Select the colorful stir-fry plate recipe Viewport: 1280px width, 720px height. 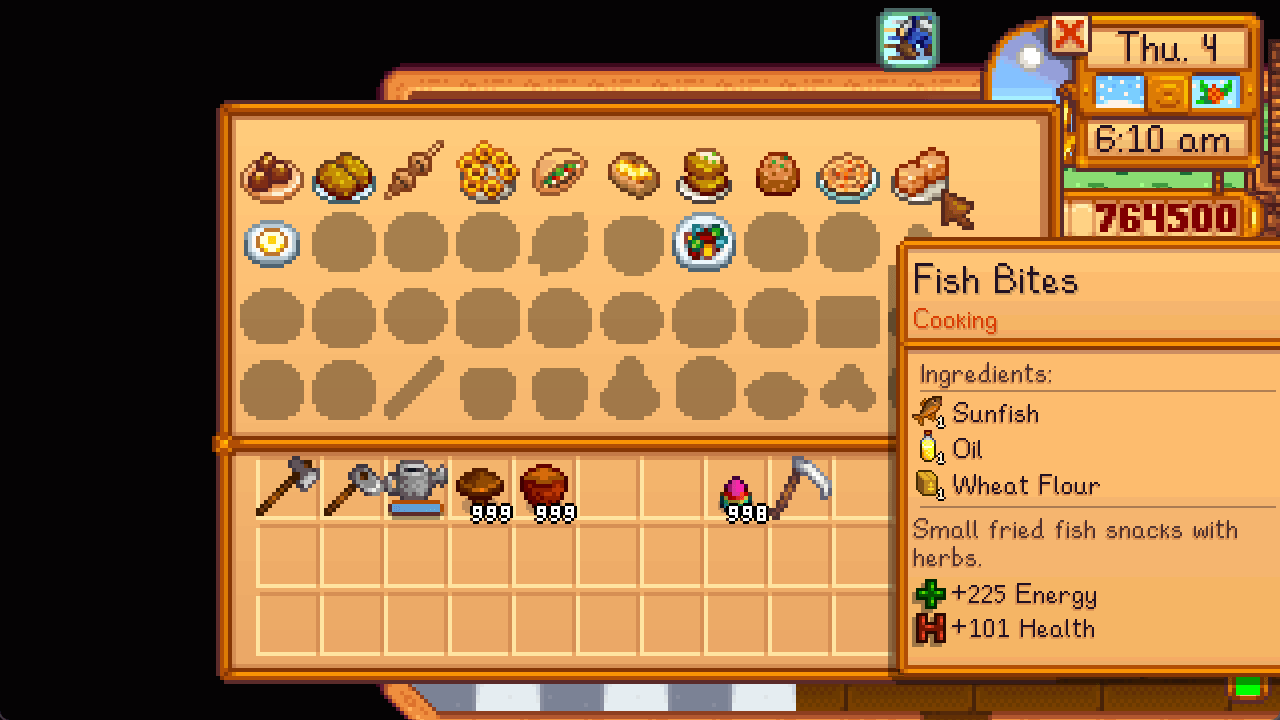tap(703, 243)
